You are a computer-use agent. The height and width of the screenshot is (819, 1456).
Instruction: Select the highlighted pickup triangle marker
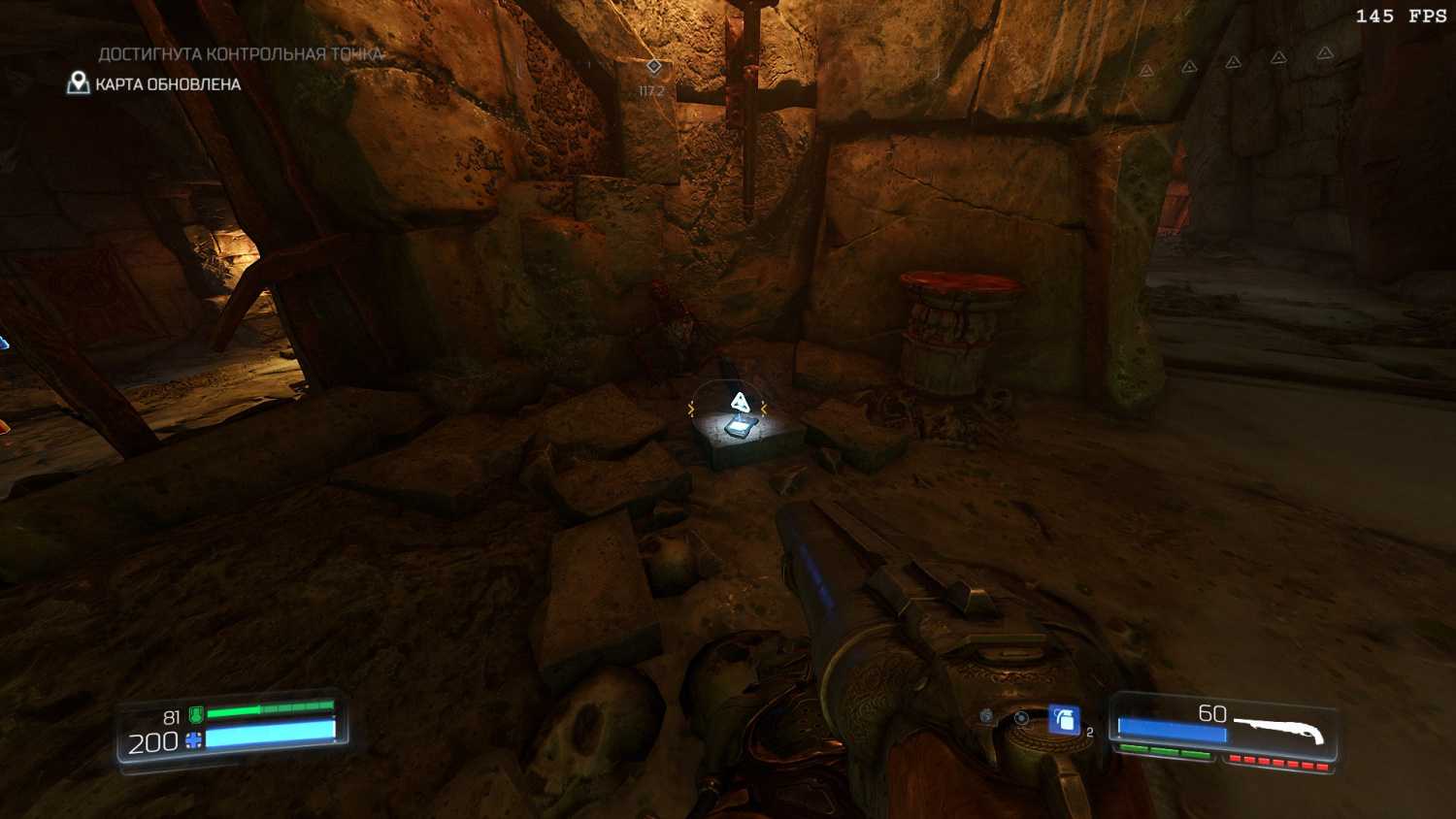(x=740, y=402)
